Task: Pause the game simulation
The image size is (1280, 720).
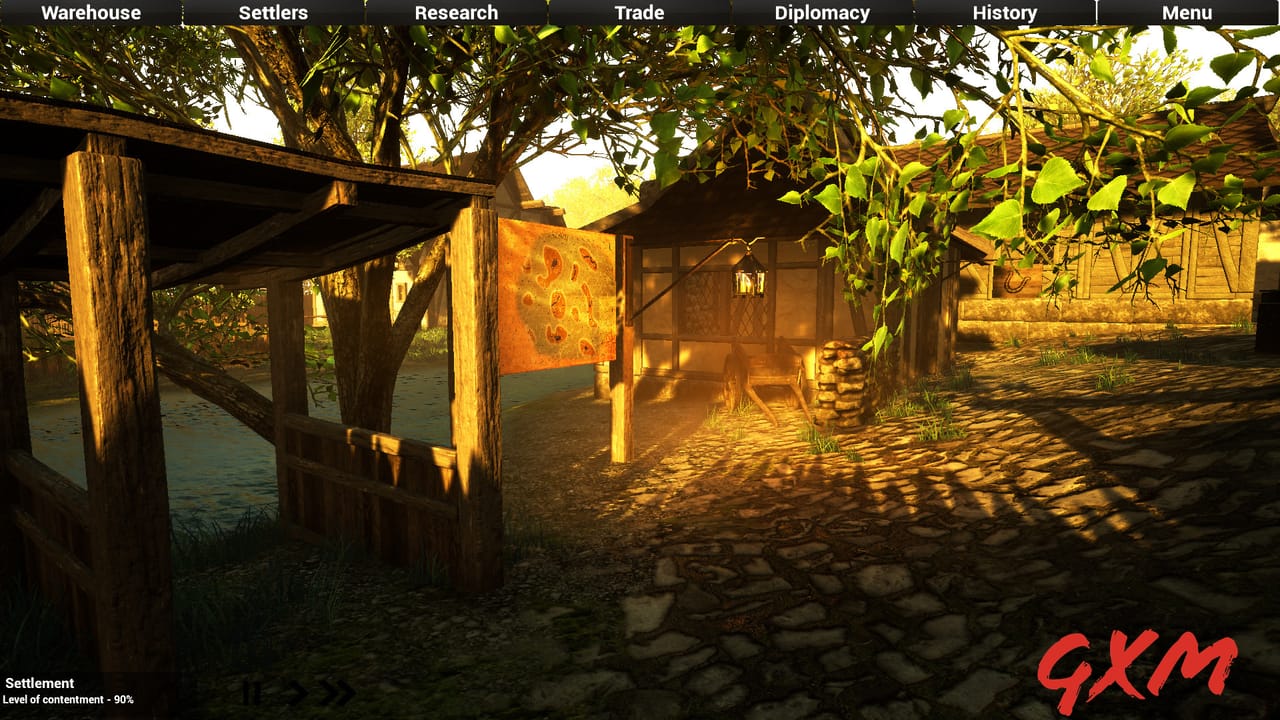Action: 251,690
